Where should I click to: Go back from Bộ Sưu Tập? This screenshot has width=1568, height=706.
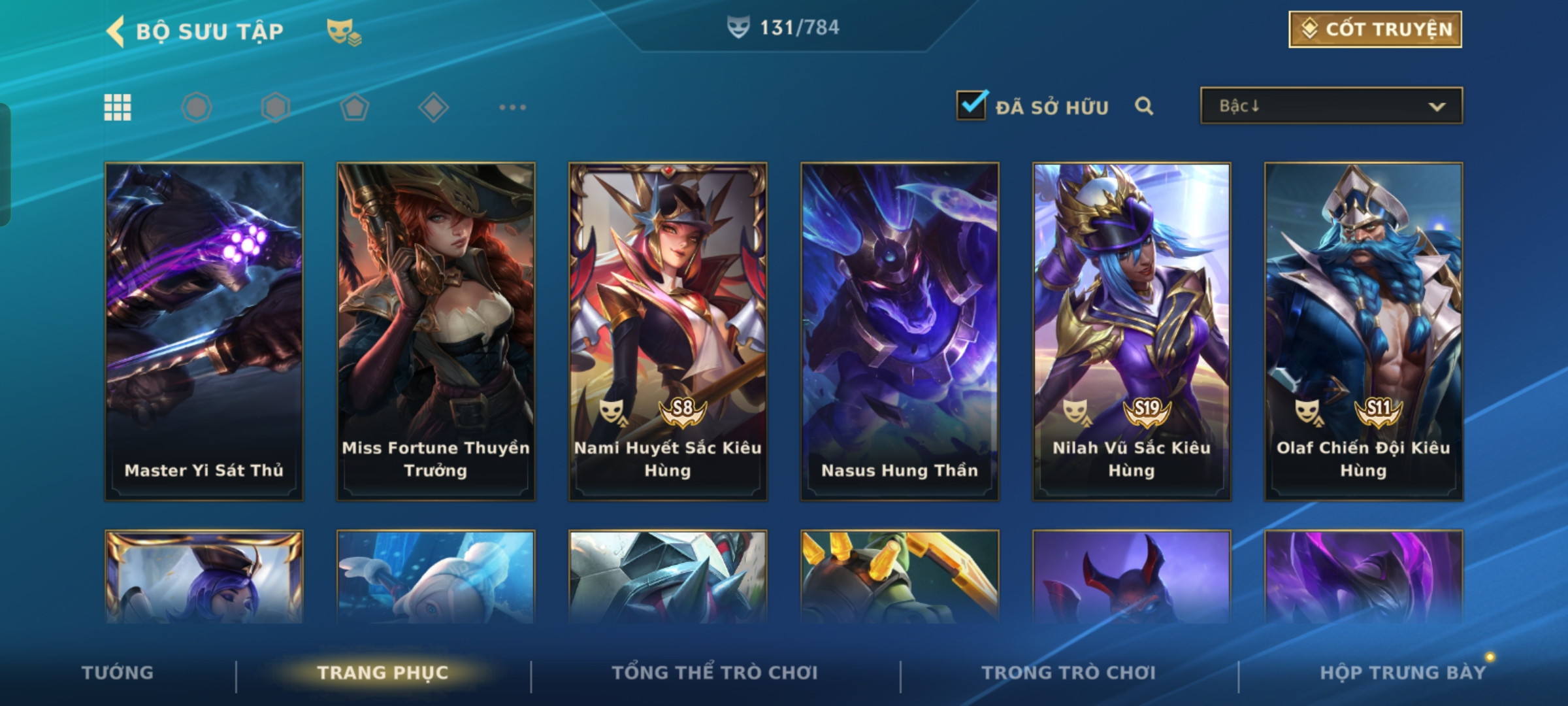[x=116, y=31]
